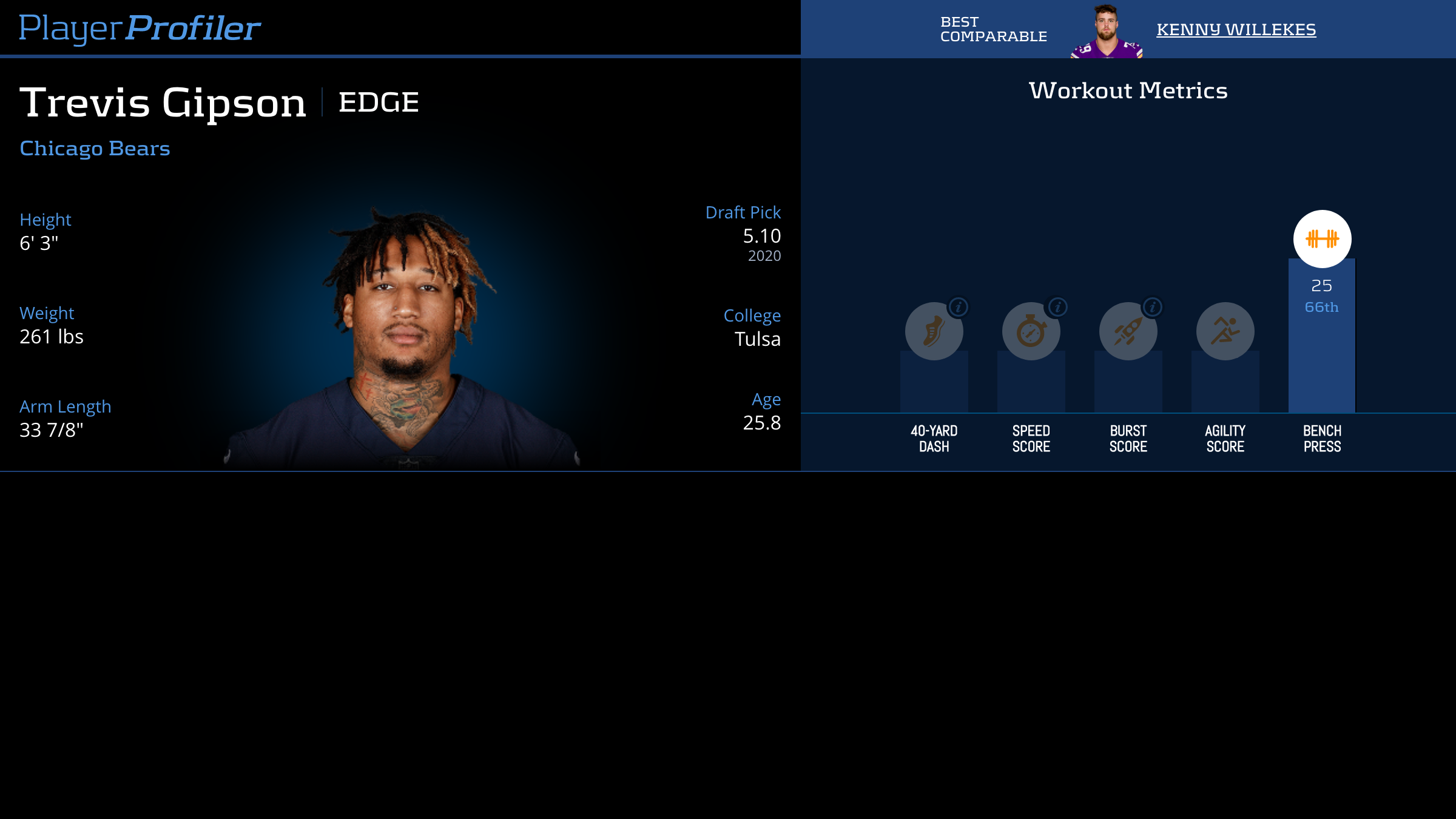Viewport: 1456px width, 819px height.
Task: Open the PlayerProfiler home logo
Action: pyautogui.click(x=140, y=28)
